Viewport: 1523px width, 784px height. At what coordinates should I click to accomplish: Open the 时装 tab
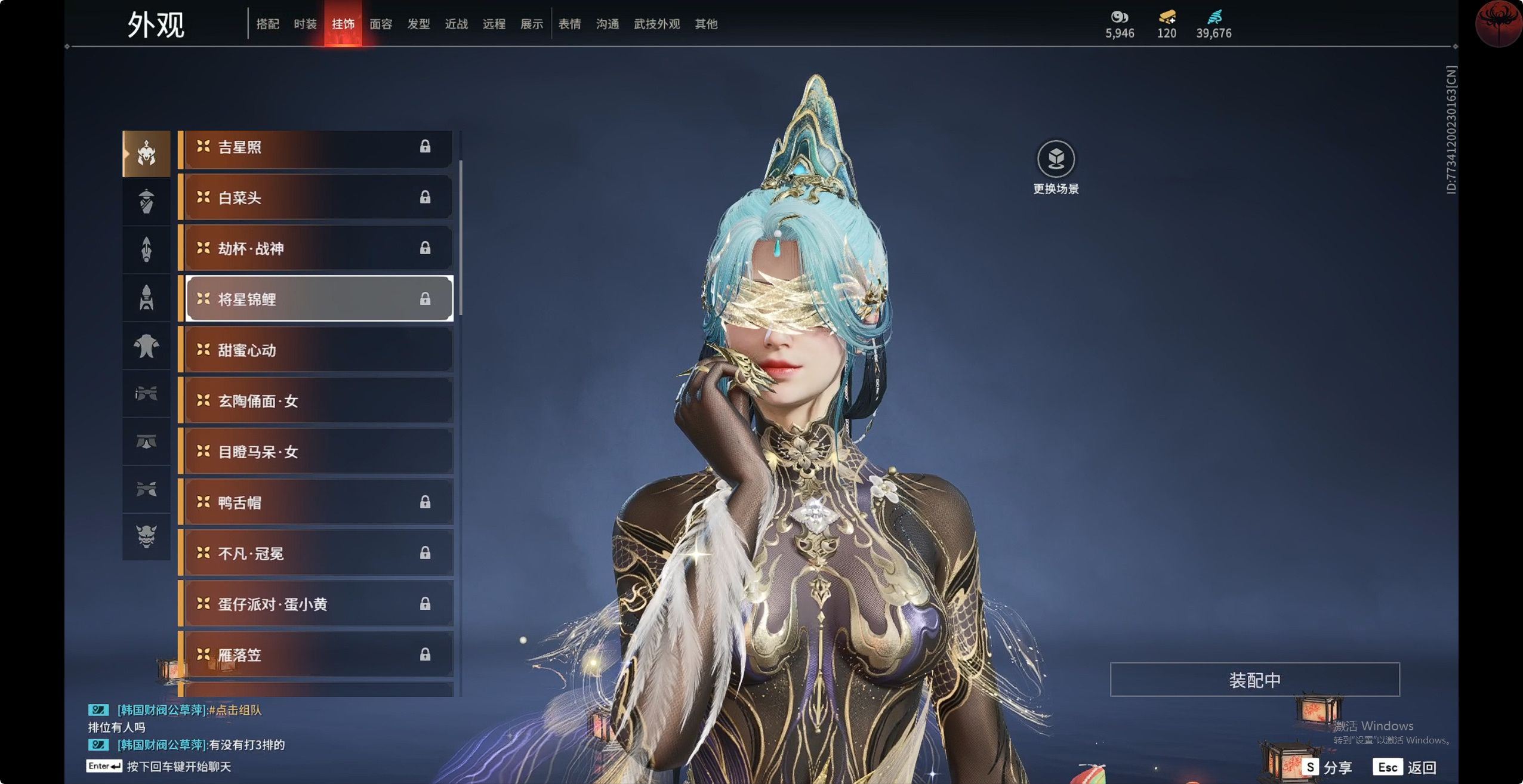coord(305,24)
